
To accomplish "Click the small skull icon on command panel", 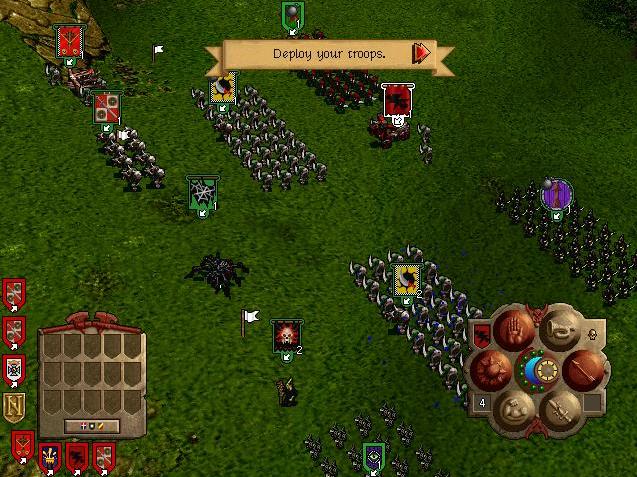I will [x=593, y=334].
